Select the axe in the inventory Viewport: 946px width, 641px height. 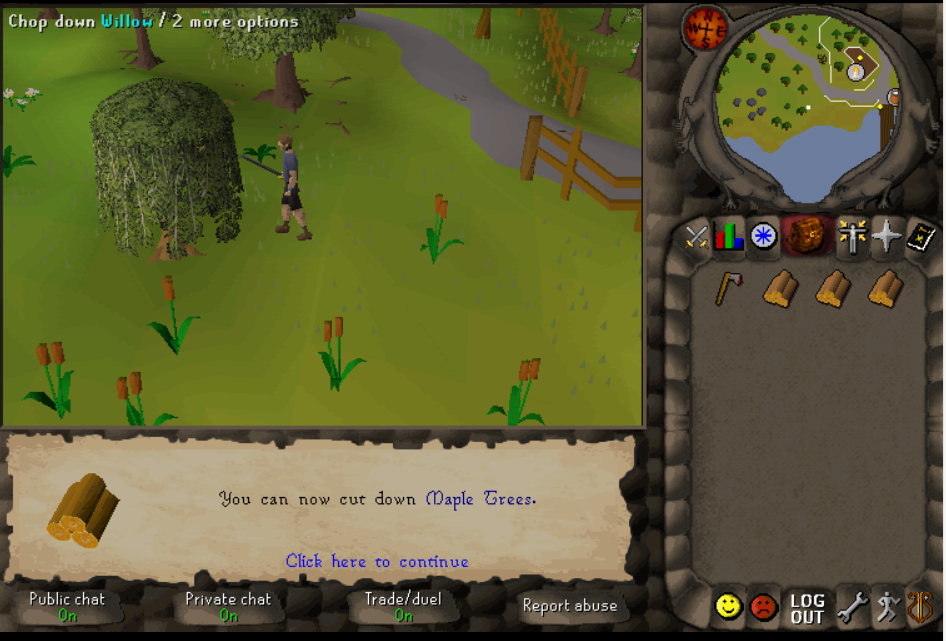tap(728, 288)
